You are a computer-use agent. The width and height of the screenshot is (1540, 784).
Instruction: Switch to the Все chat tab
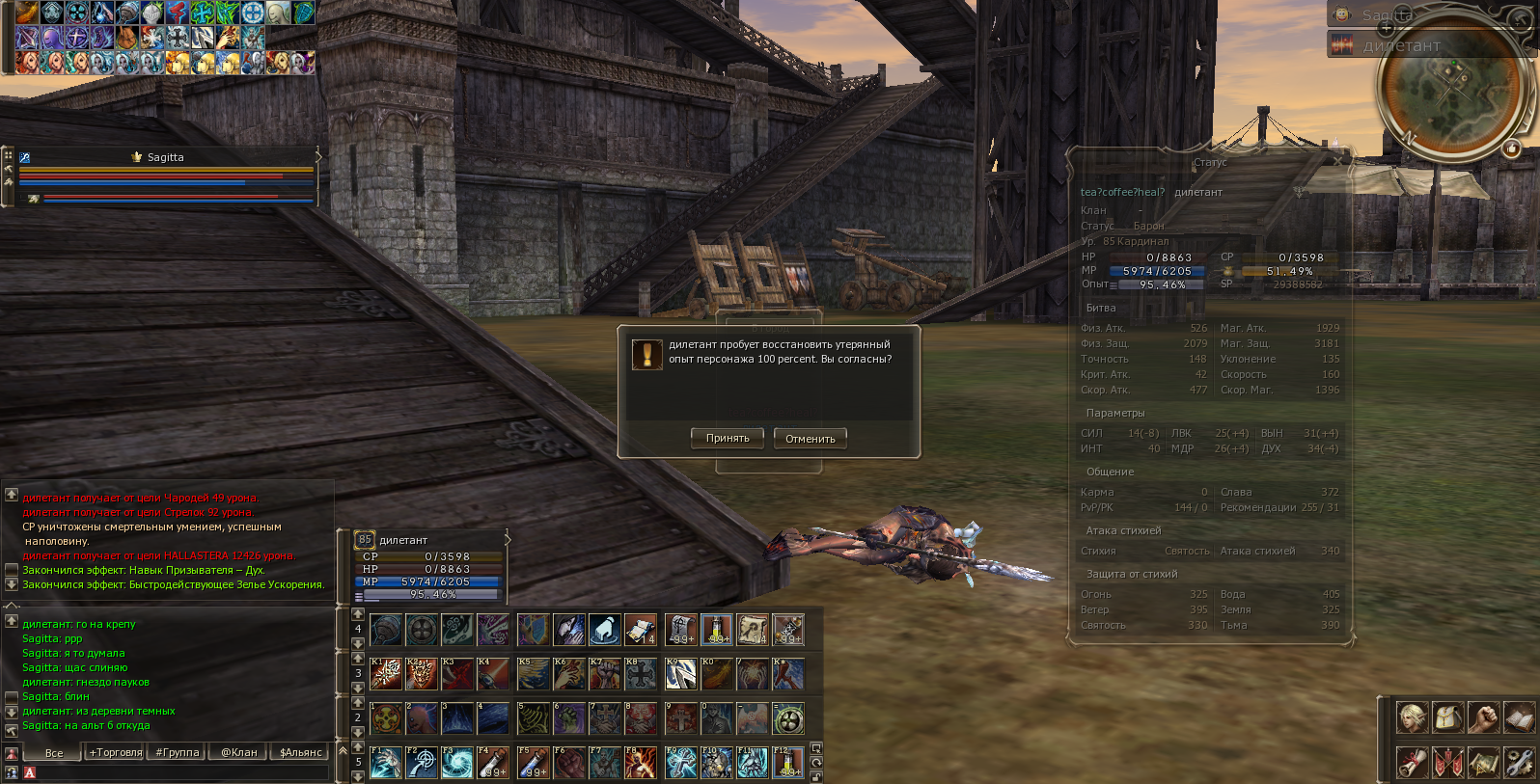54,752
